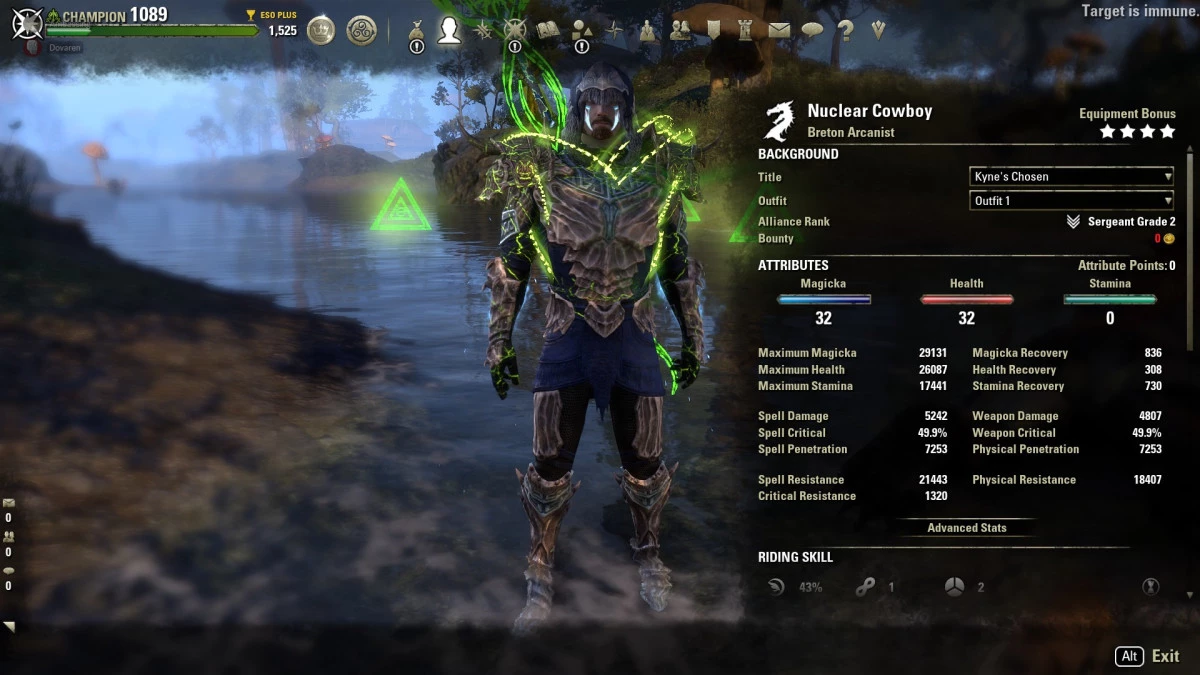Viewport: 1200px width, 675px height.
Task: Open the Crown Store crown icon
Action: coord(321,30)
